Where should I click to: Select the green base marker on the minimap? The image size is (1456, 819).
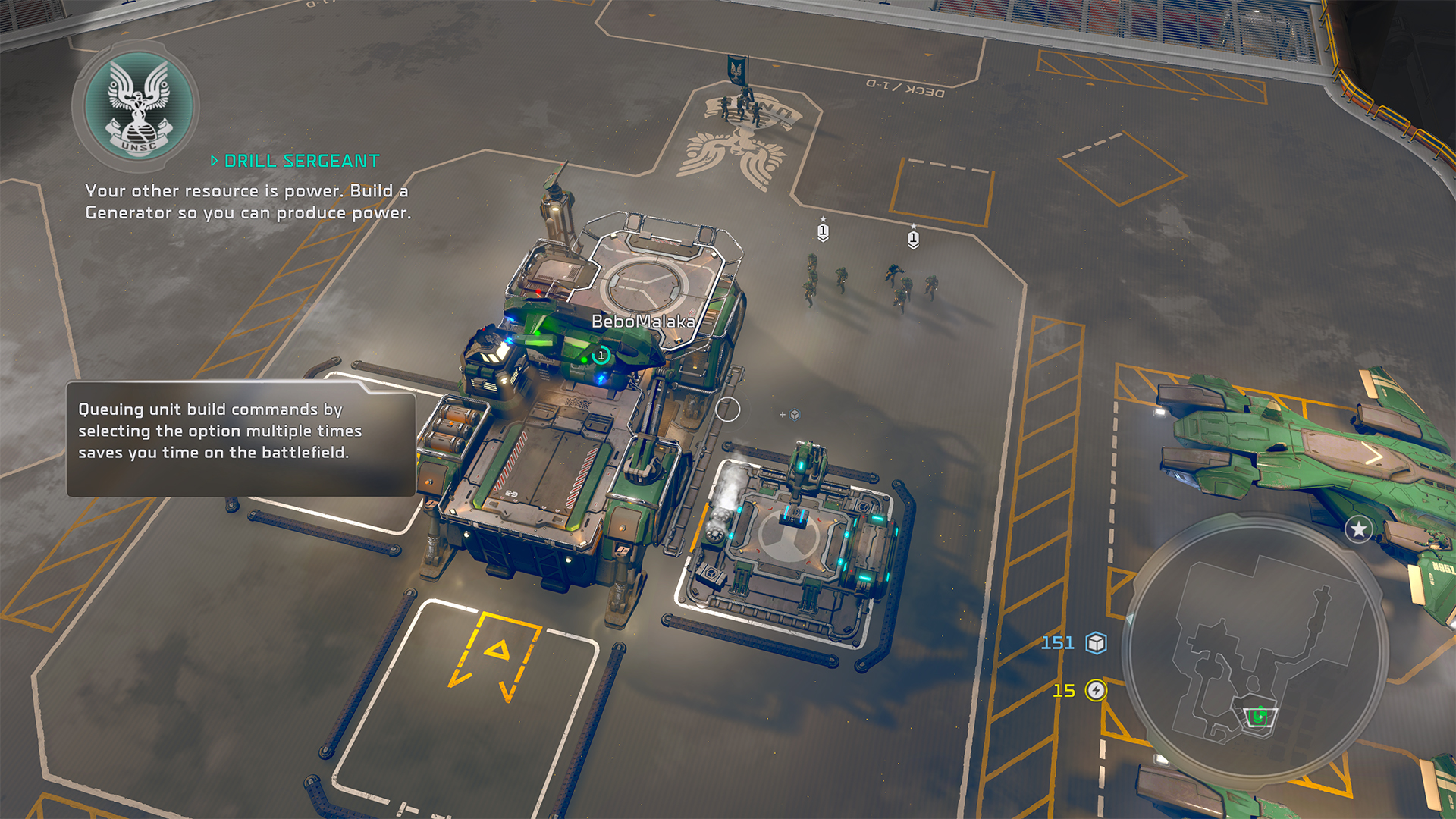click(x=1260, y=716)
